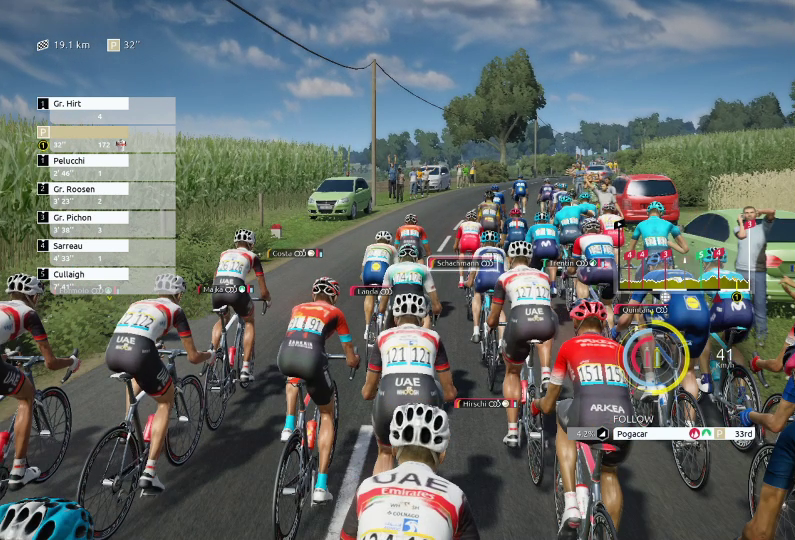795x540 pixels.
Task: Choose Landa's rider name tag
Action: (x=371, y=291)
